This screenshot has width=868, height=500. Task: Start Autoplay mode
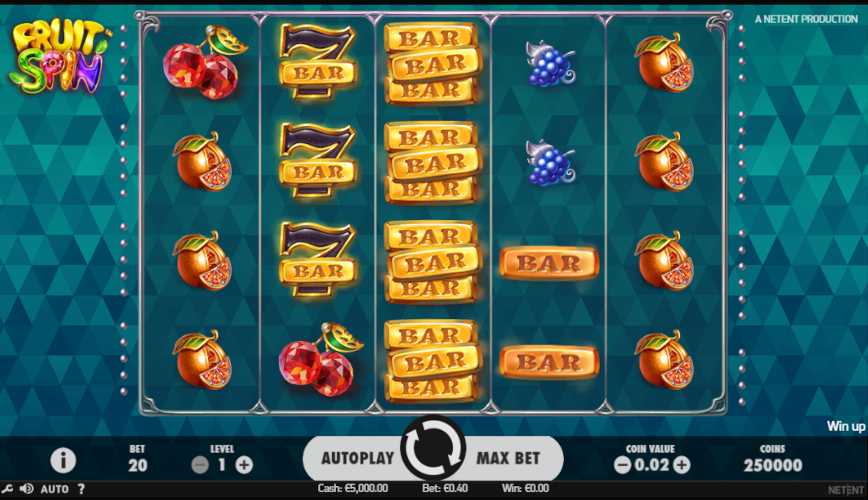(359, 458)
